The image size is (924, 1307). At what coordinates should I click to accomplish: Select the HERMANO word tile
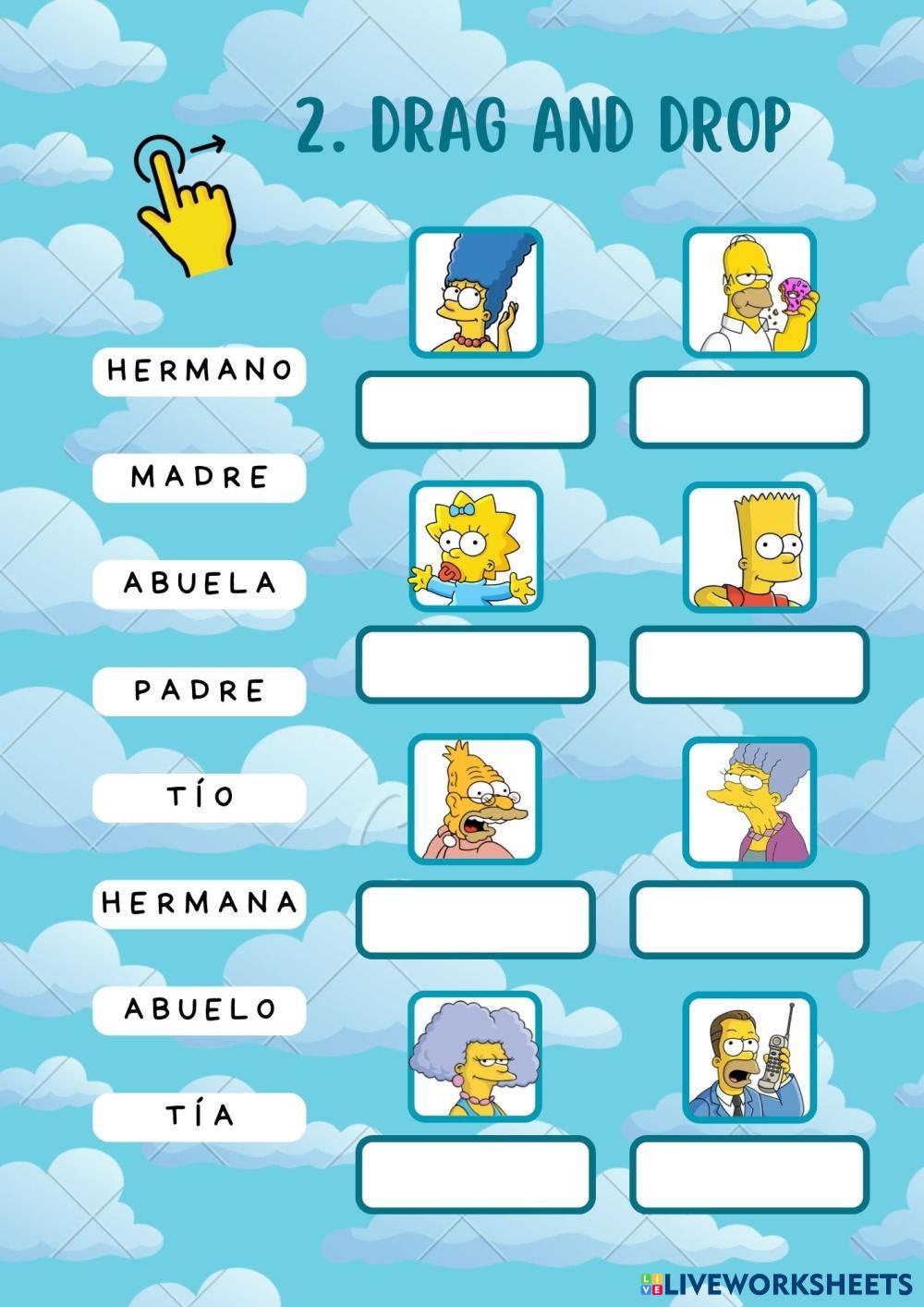pos(199,371)
